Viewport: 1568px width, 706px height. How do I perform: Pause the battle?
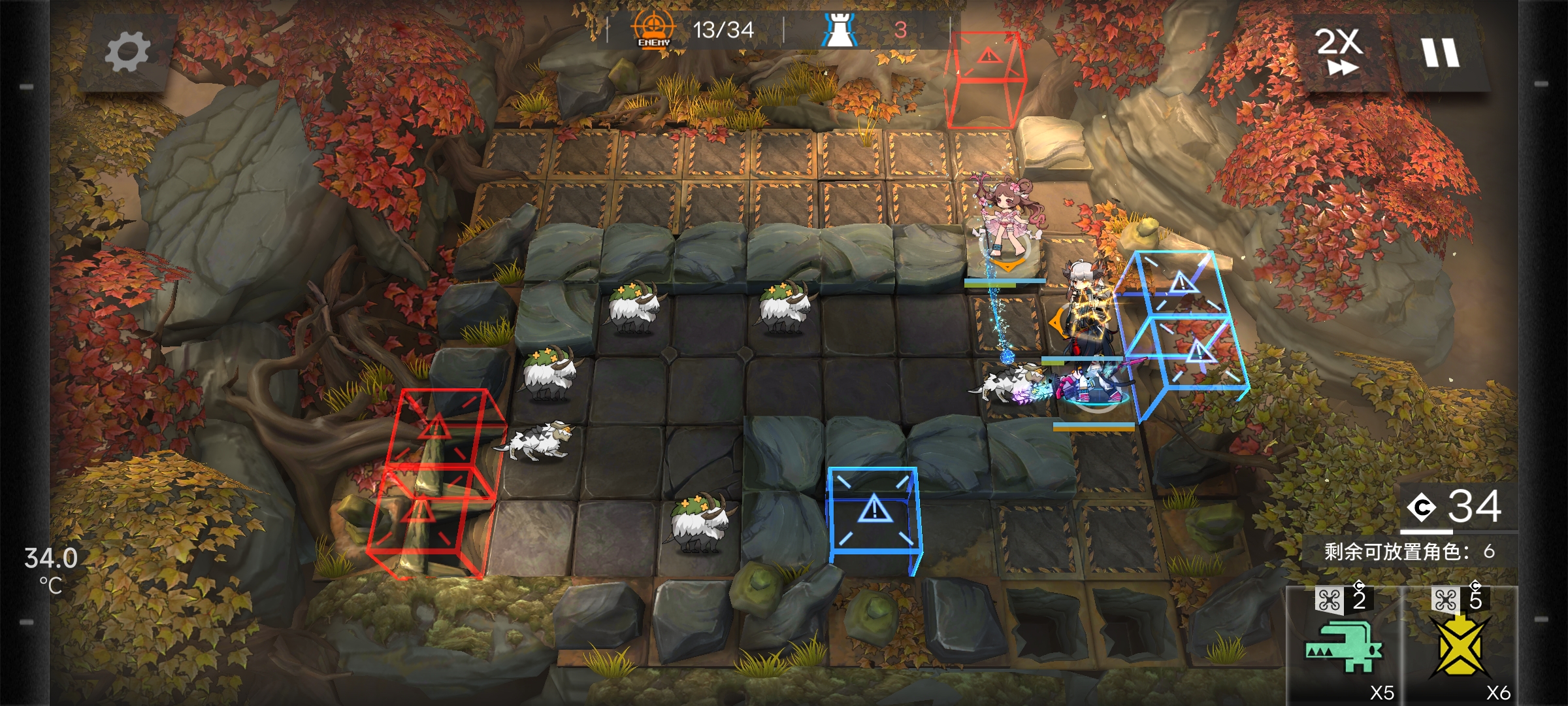(1440, 52)
